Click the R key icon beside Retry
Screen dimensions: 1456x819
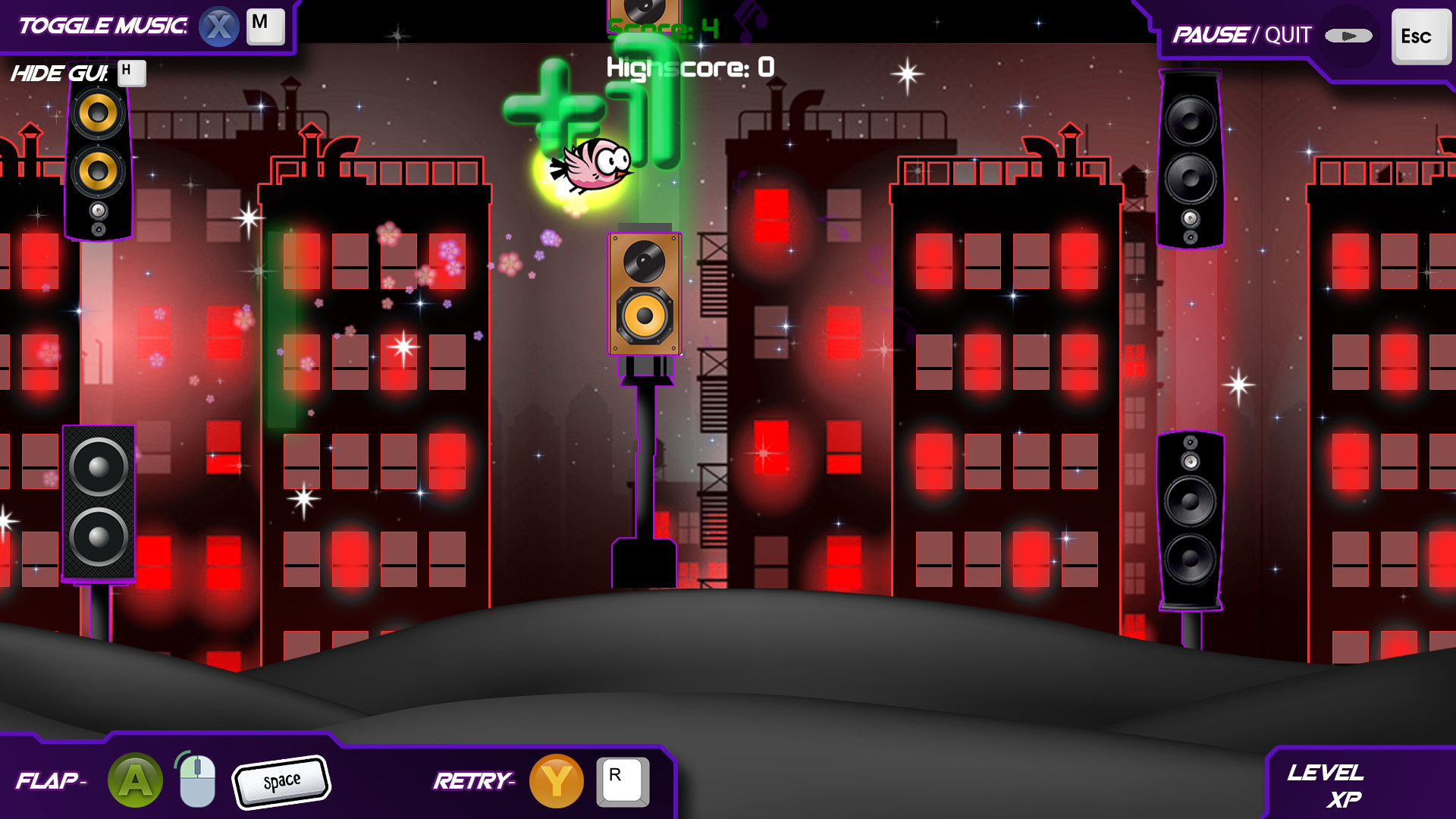(622, 781)
